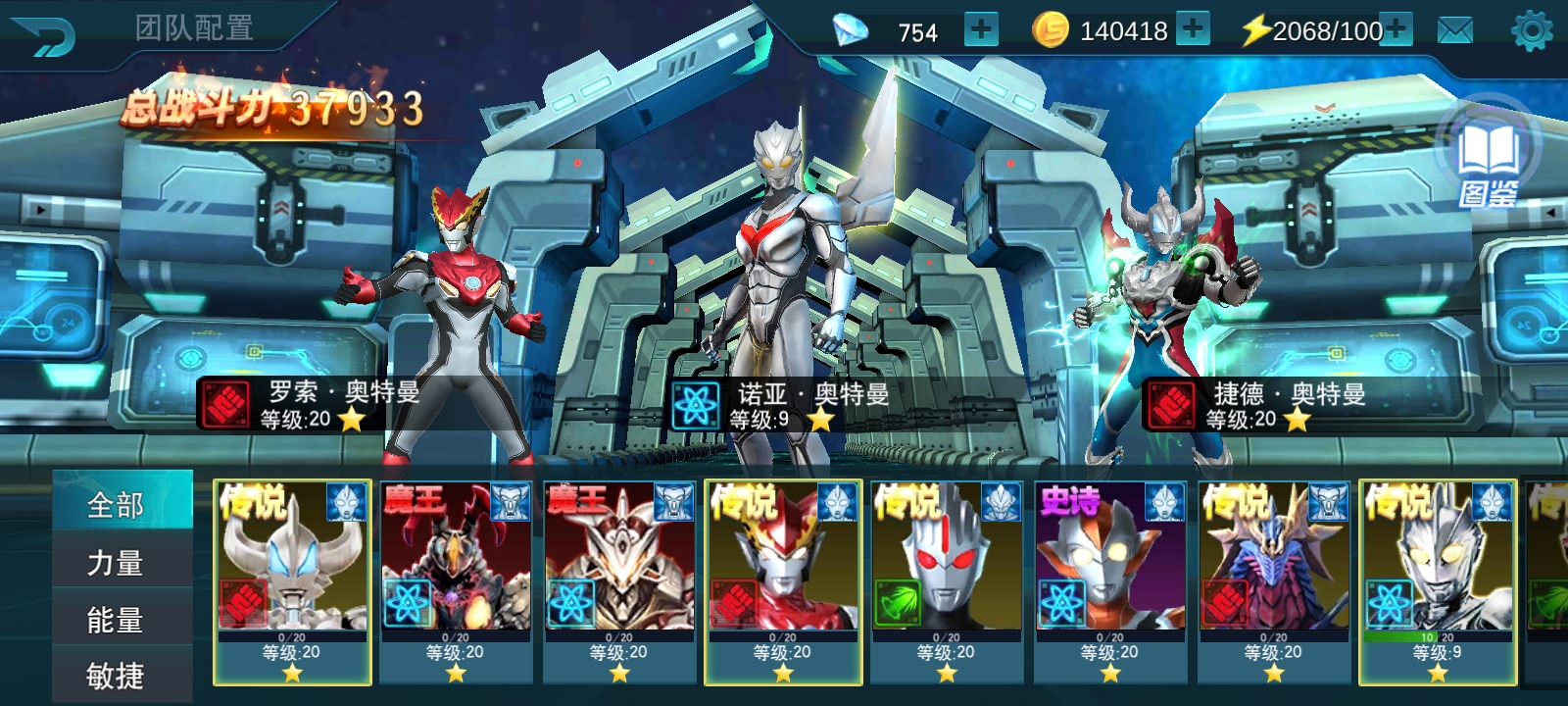Switch to the 能量 filter tab
1568x706 pixels.
[116, 620]
